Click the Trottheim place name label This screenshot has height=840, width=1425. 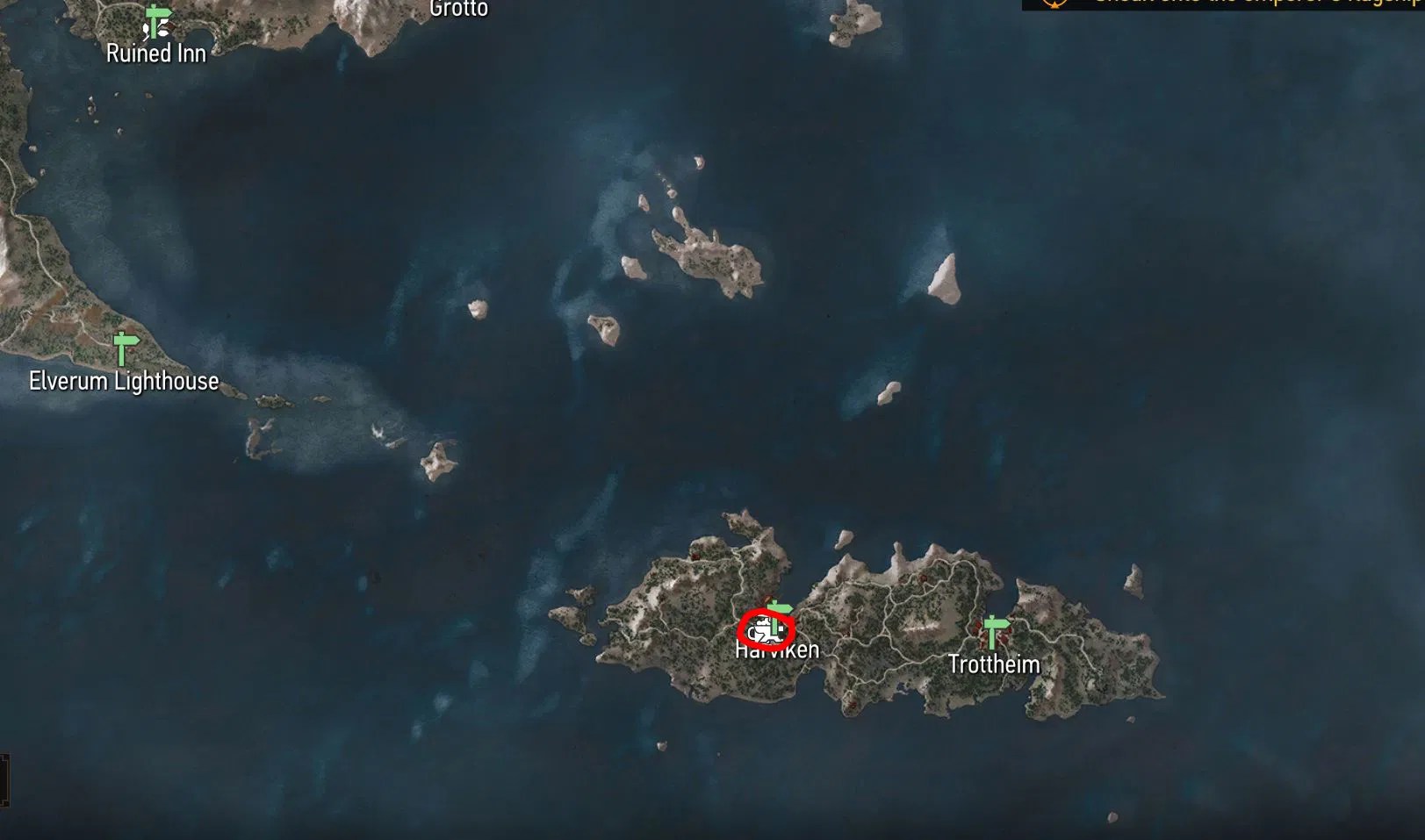click(x=995, y=664)
